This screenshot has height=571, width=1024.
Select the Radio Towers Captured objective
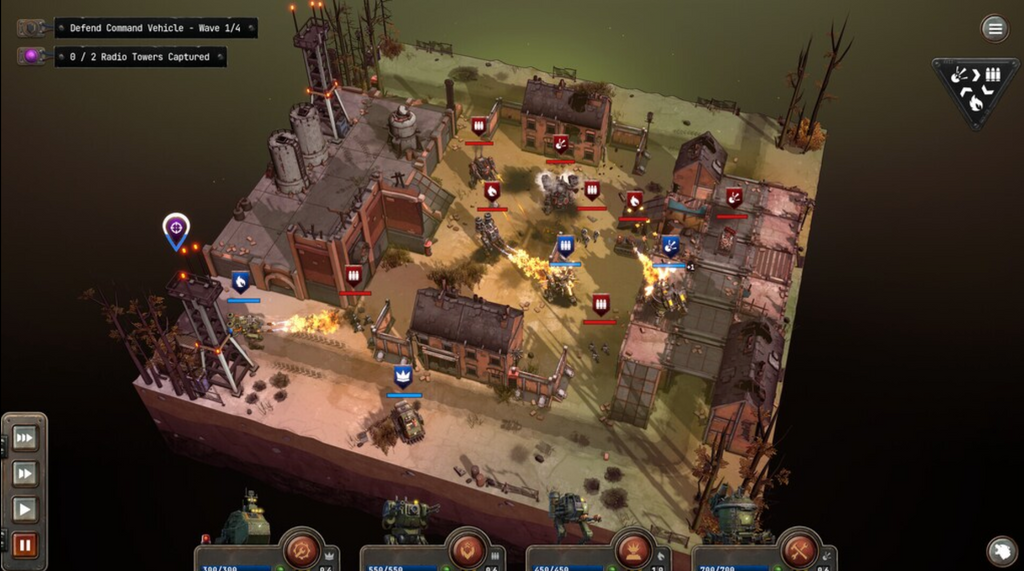click(139, 57)
